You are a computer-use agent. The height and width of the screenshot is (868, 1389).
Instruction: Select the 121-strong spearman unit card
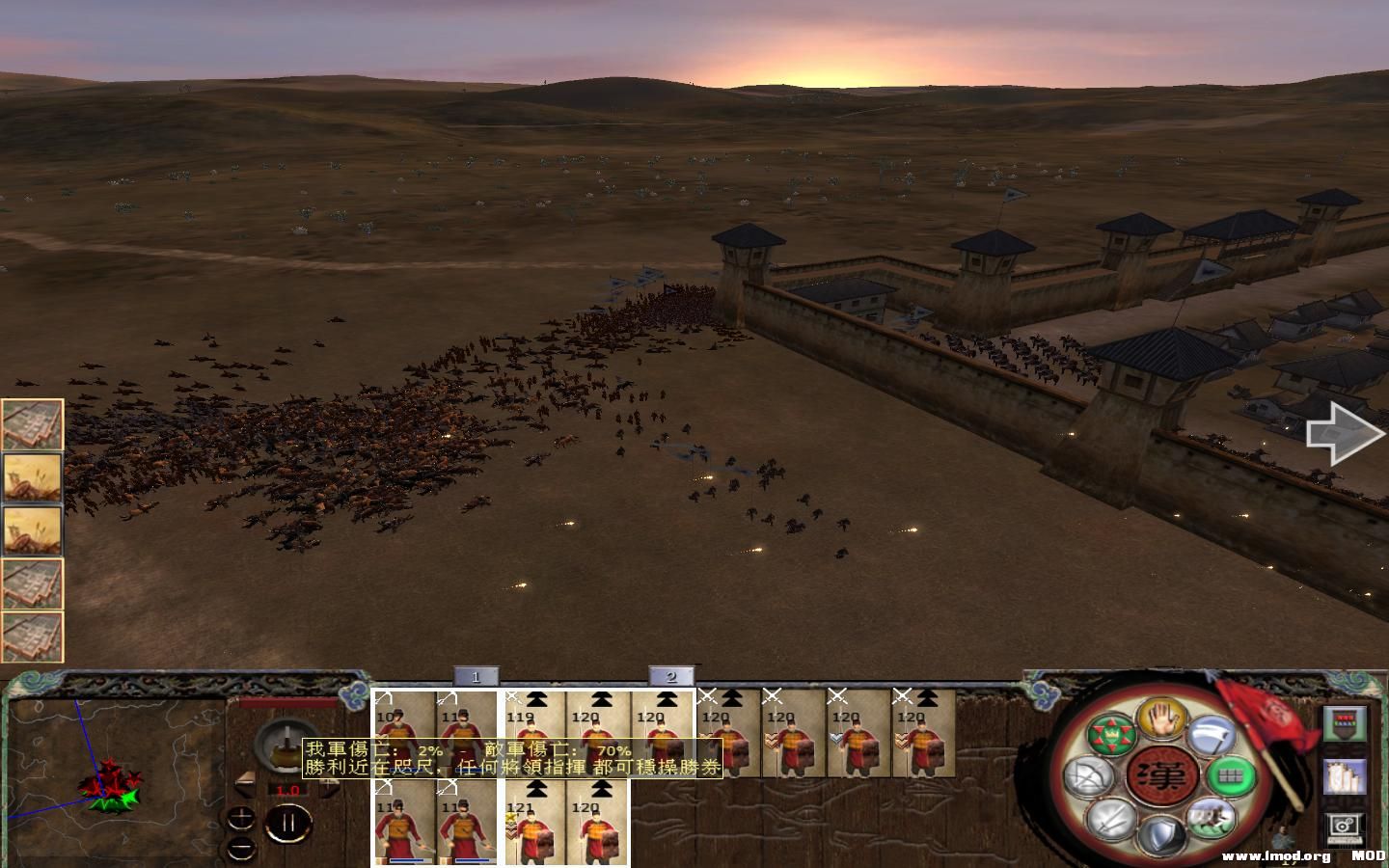click(533, 825)
